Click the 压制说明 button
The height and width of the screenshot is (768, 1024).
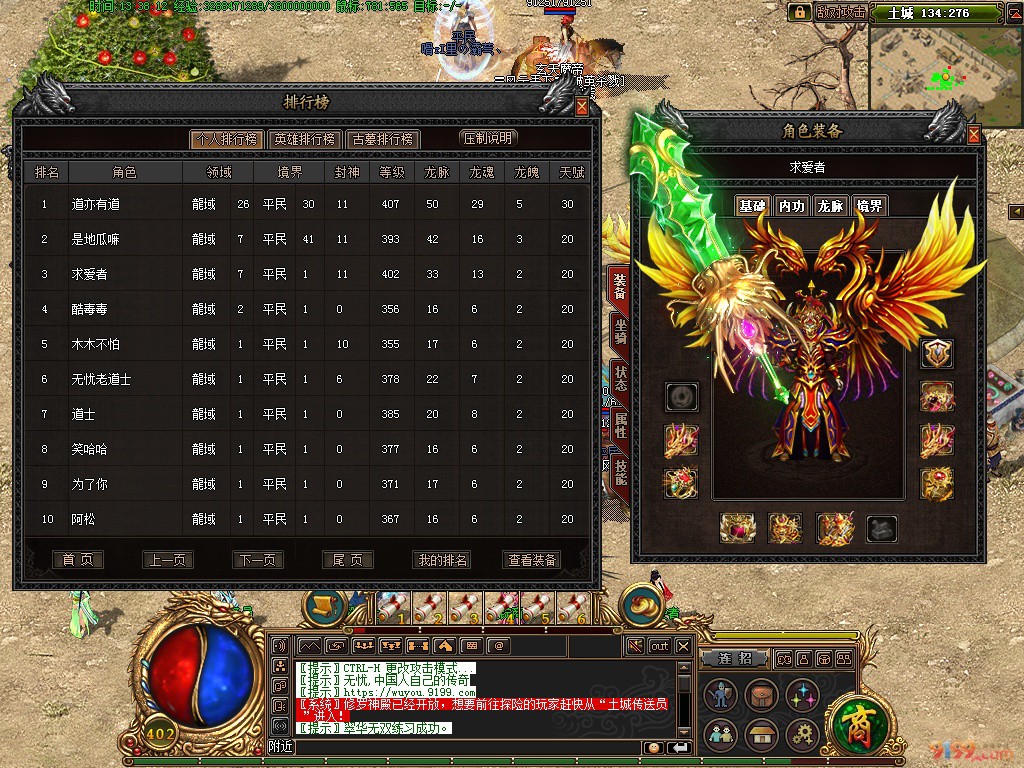pos(487,138)
